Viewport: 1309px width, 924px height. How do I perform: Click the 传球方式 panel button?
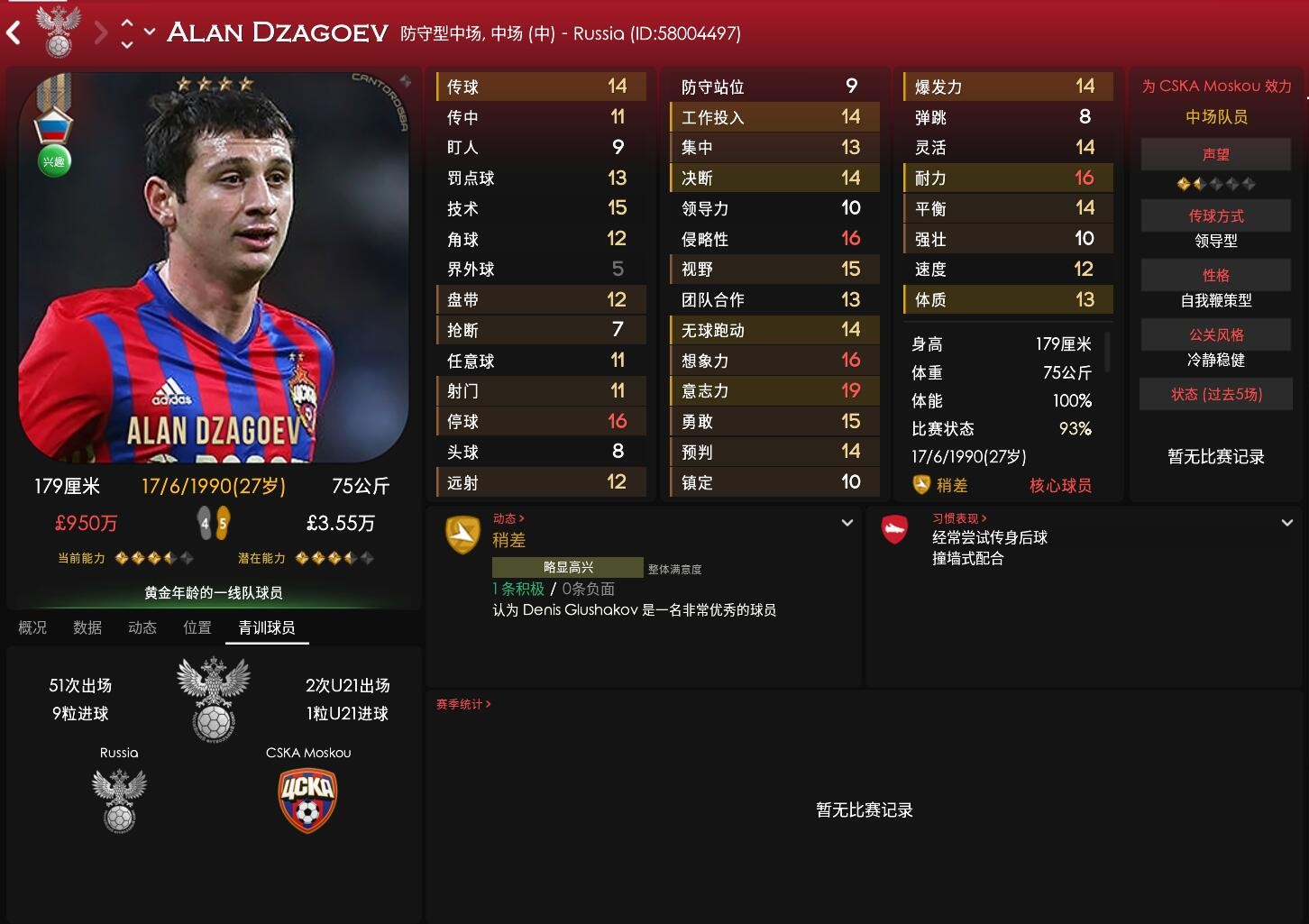[1215, 215]
